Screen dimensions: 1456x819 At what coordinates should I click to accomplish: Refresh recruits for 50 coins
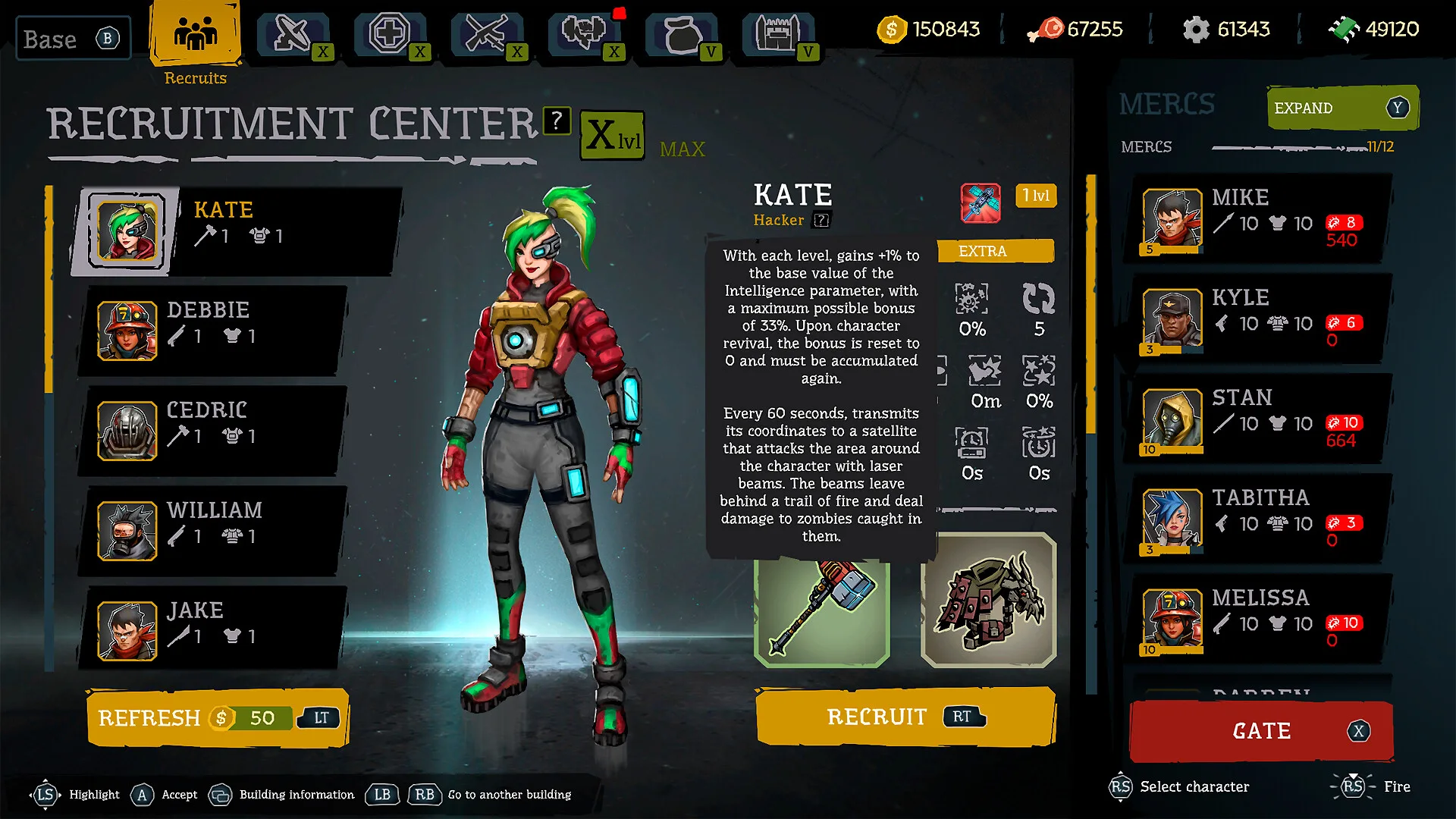[218, 717]
